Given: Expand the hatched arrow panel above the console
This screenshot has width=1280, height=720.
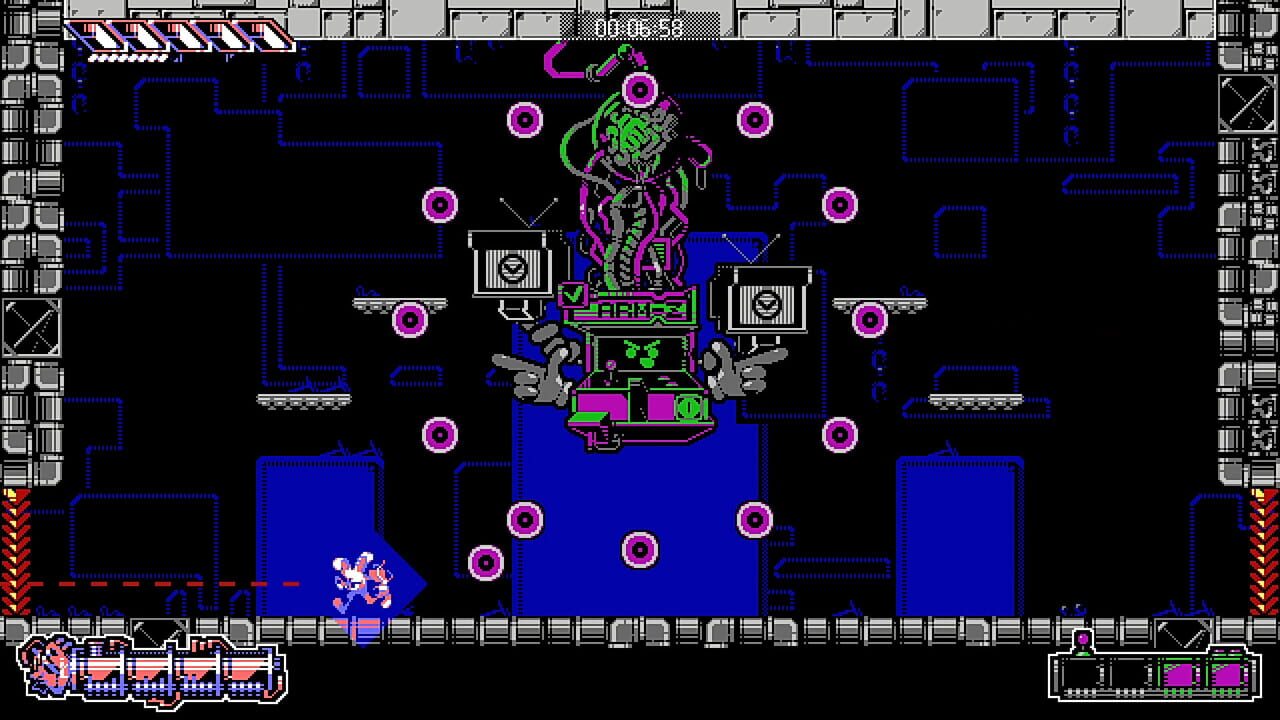Looking at the screenshot, I should pyautogui.click(x=1183, y=634).
